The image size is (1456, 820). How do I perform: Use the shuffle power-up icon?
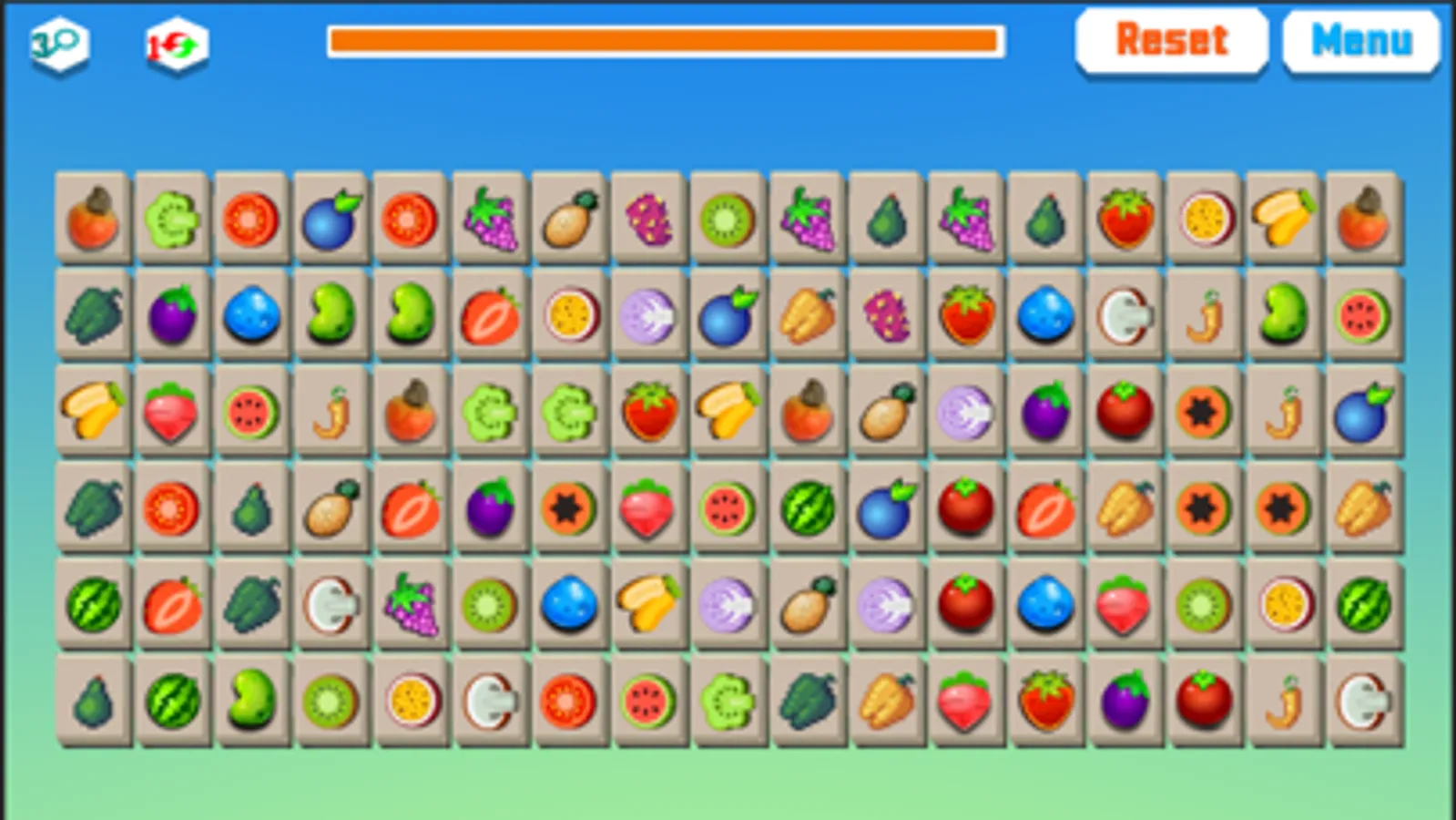173,41
